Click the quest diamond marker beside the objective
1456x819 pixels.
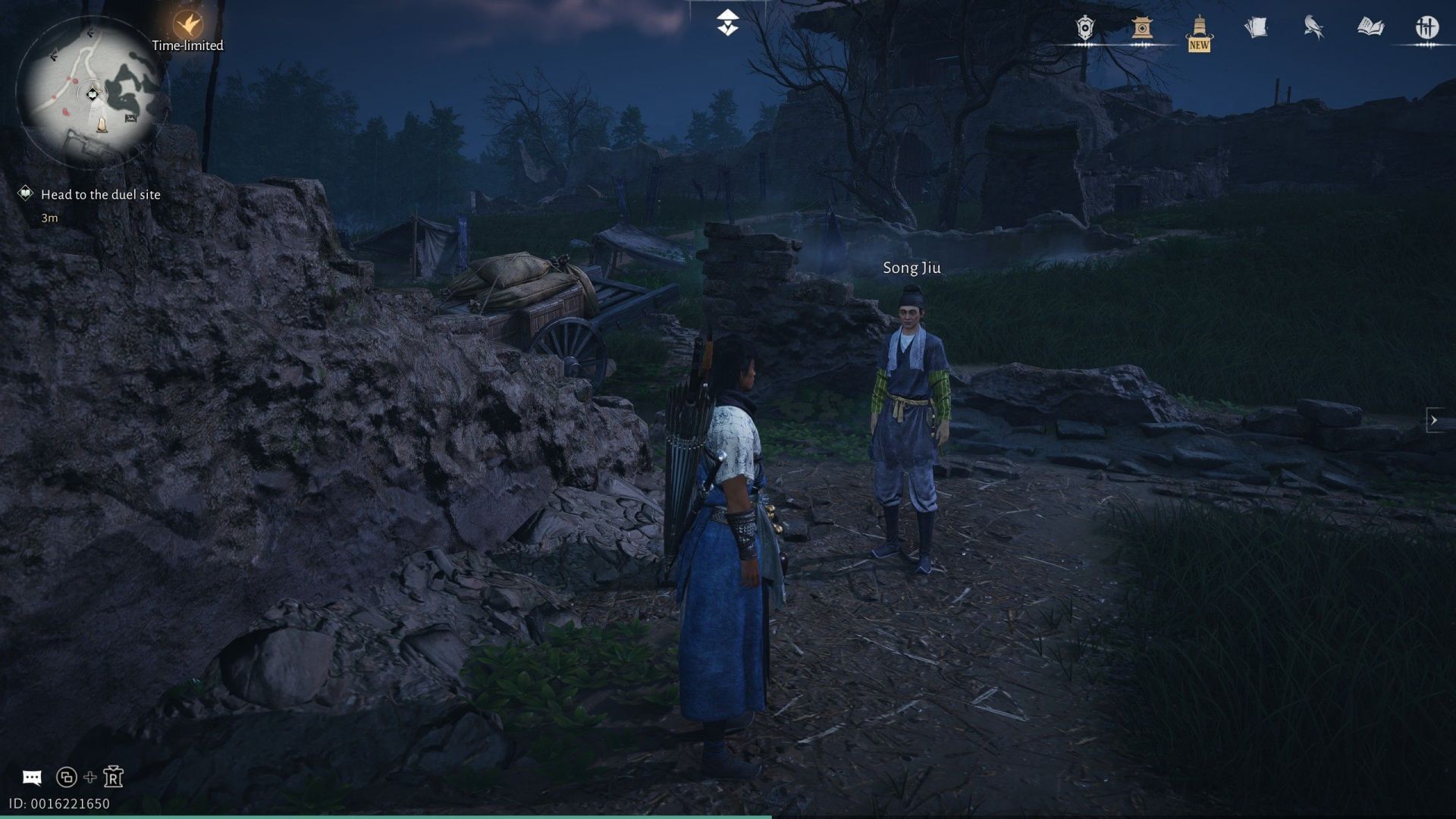click(25, 193)
